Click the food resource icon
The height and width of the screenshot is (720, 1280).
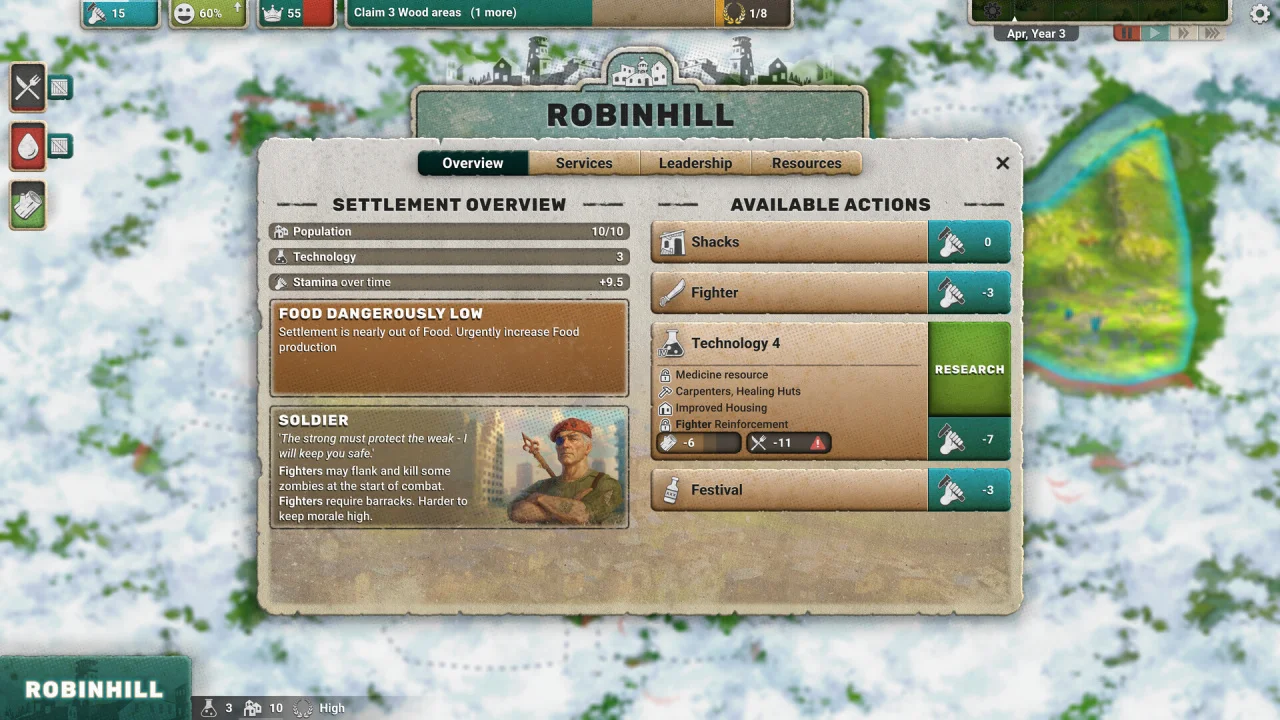(x=28, y=88)
